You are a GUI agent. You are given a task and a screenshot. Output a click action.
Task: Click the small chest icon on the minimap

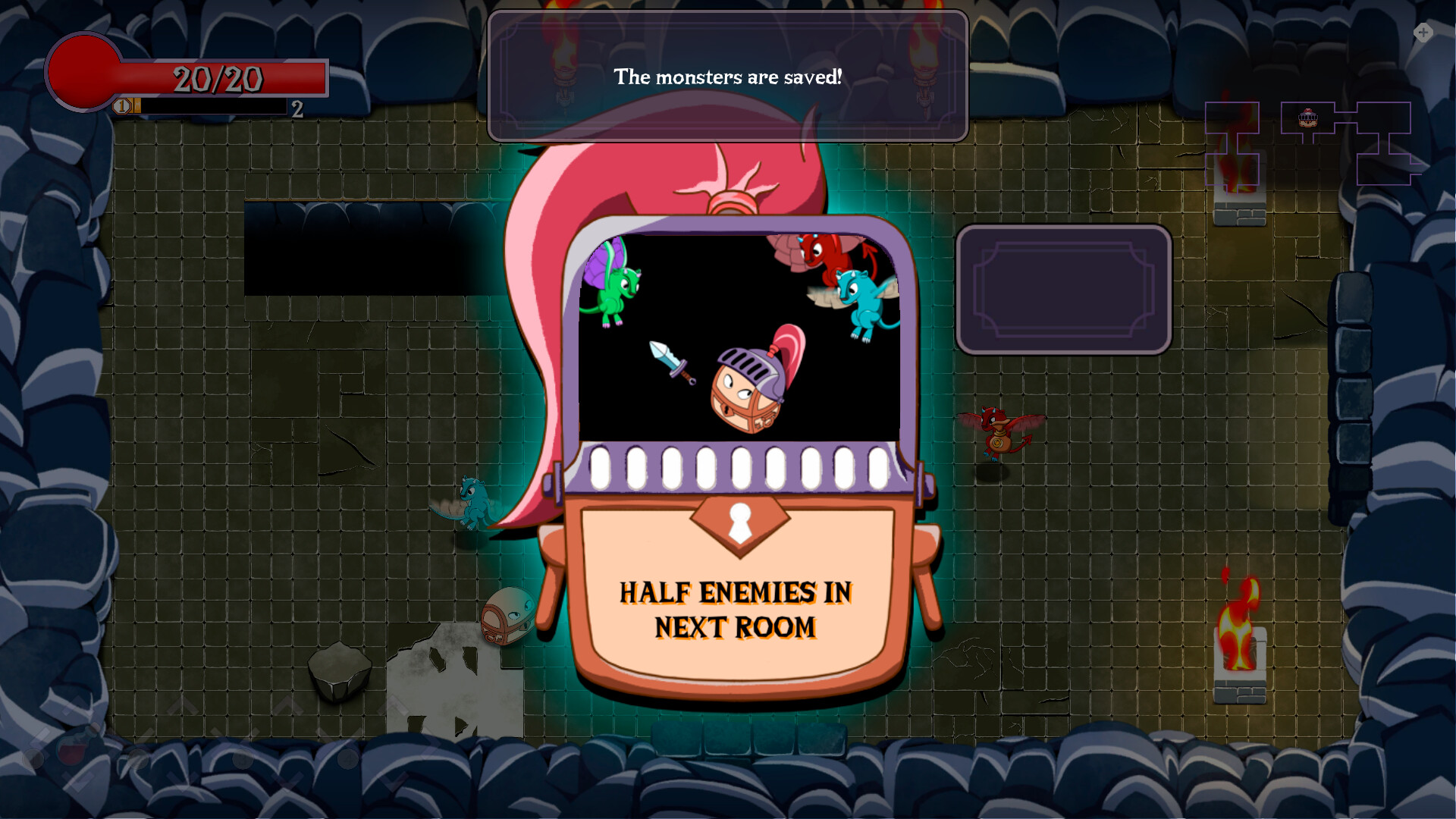pyautogui.click(x=1307, y=119)
